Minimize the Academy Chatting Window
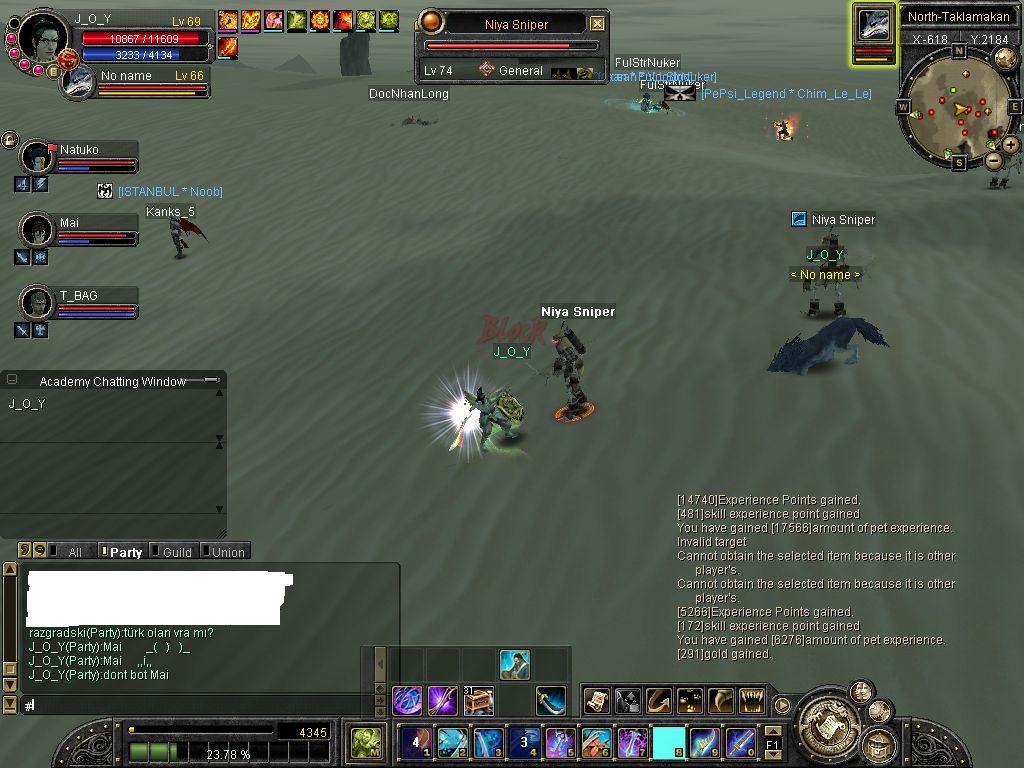This screenshot has height=768, width=1024. [211, 380]
